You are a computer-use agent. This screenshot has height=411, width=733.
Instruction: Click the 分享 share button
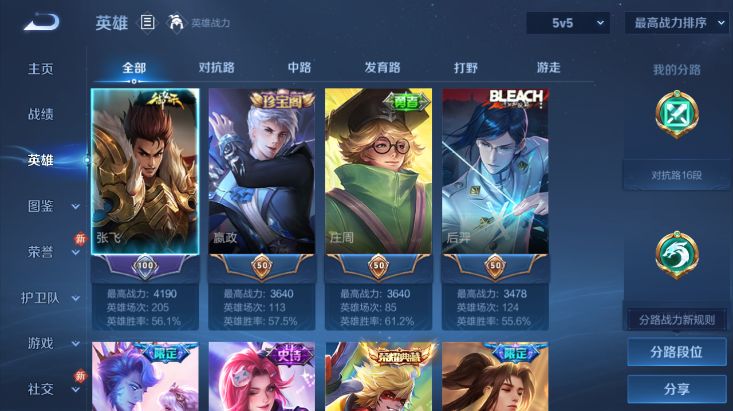tap(676, 388)
